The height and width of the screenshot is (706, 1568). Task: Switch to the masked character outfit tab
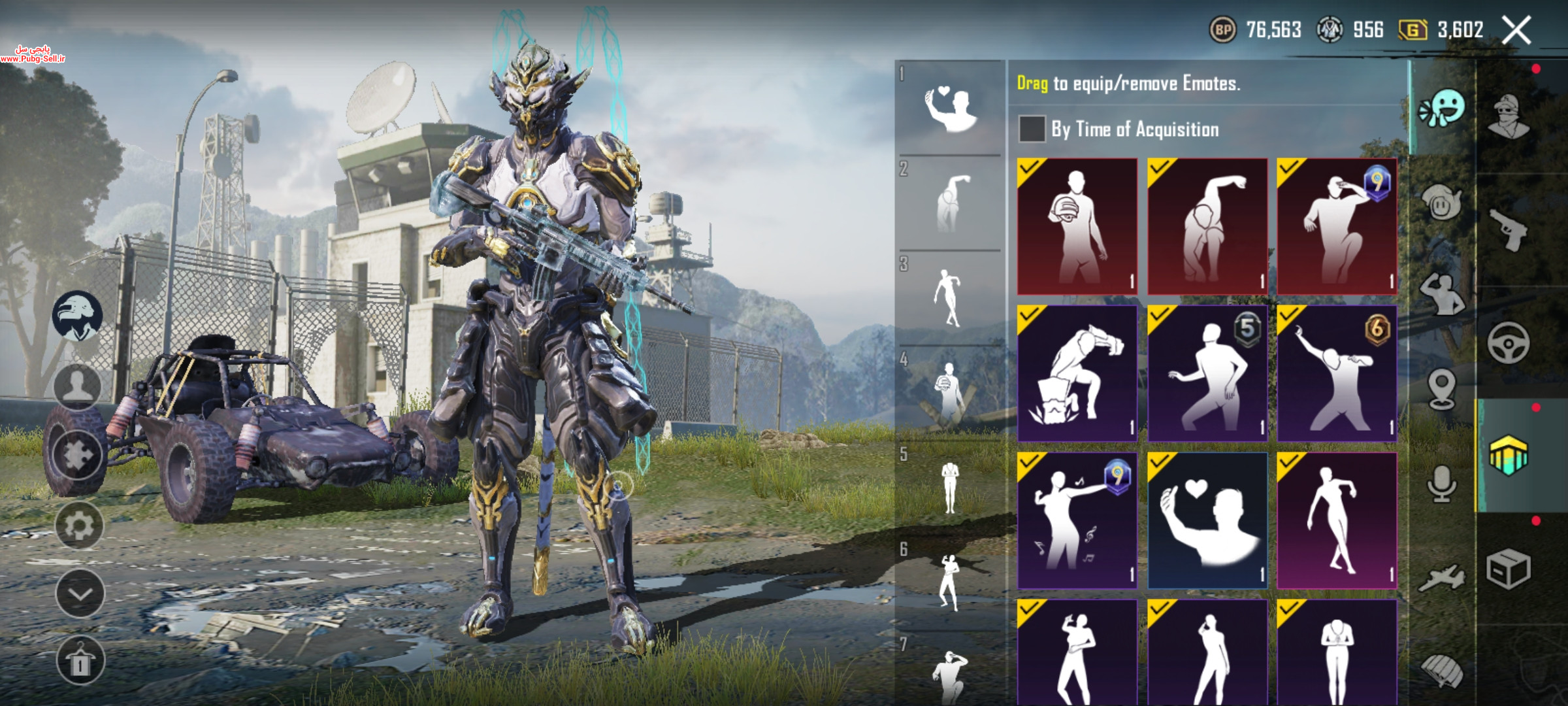pos(1509,116)
